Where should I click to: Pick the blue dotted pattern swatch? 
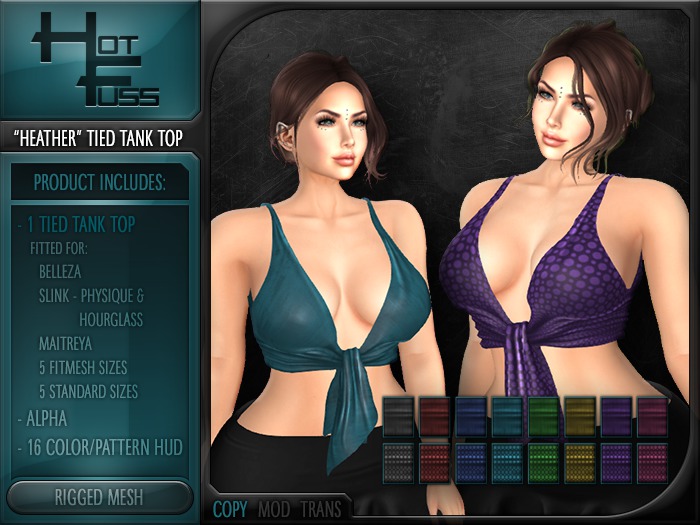click(472, 462)
